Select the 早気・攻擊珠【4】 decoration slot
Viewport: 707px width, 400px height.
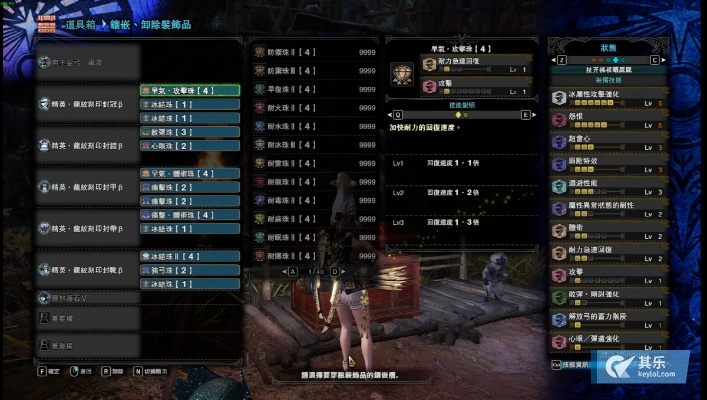(190, 90)
